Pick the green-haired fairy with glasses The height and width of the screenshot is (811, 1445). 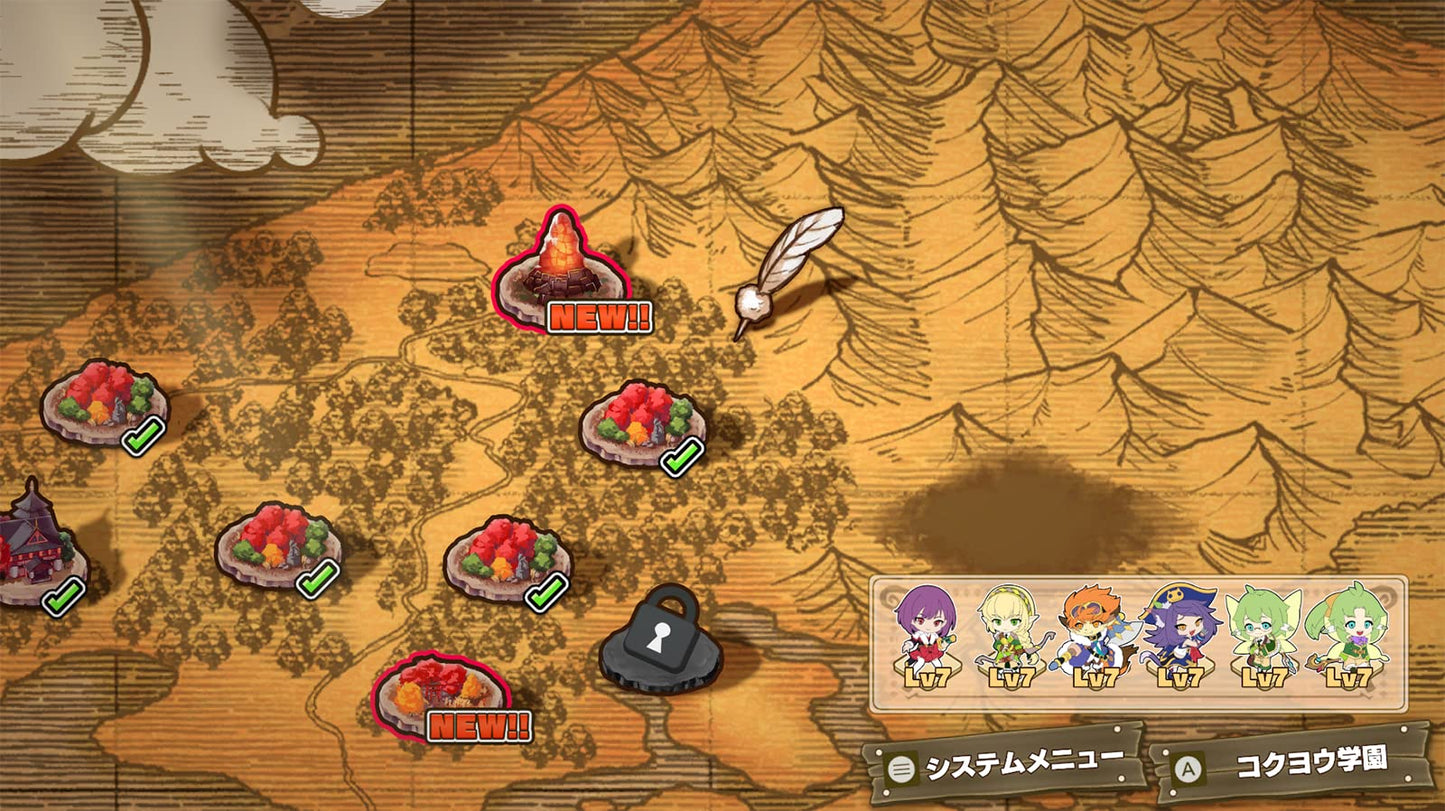[1265, 635]
